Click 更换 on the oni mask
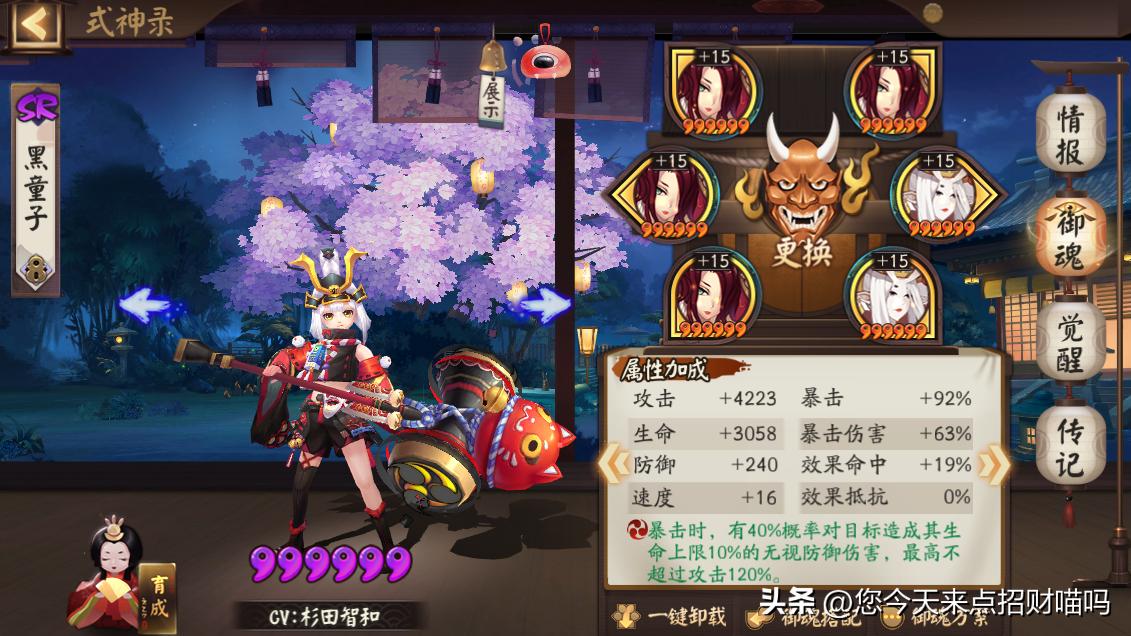1131x636 pixels. click(x=802, y=250)
